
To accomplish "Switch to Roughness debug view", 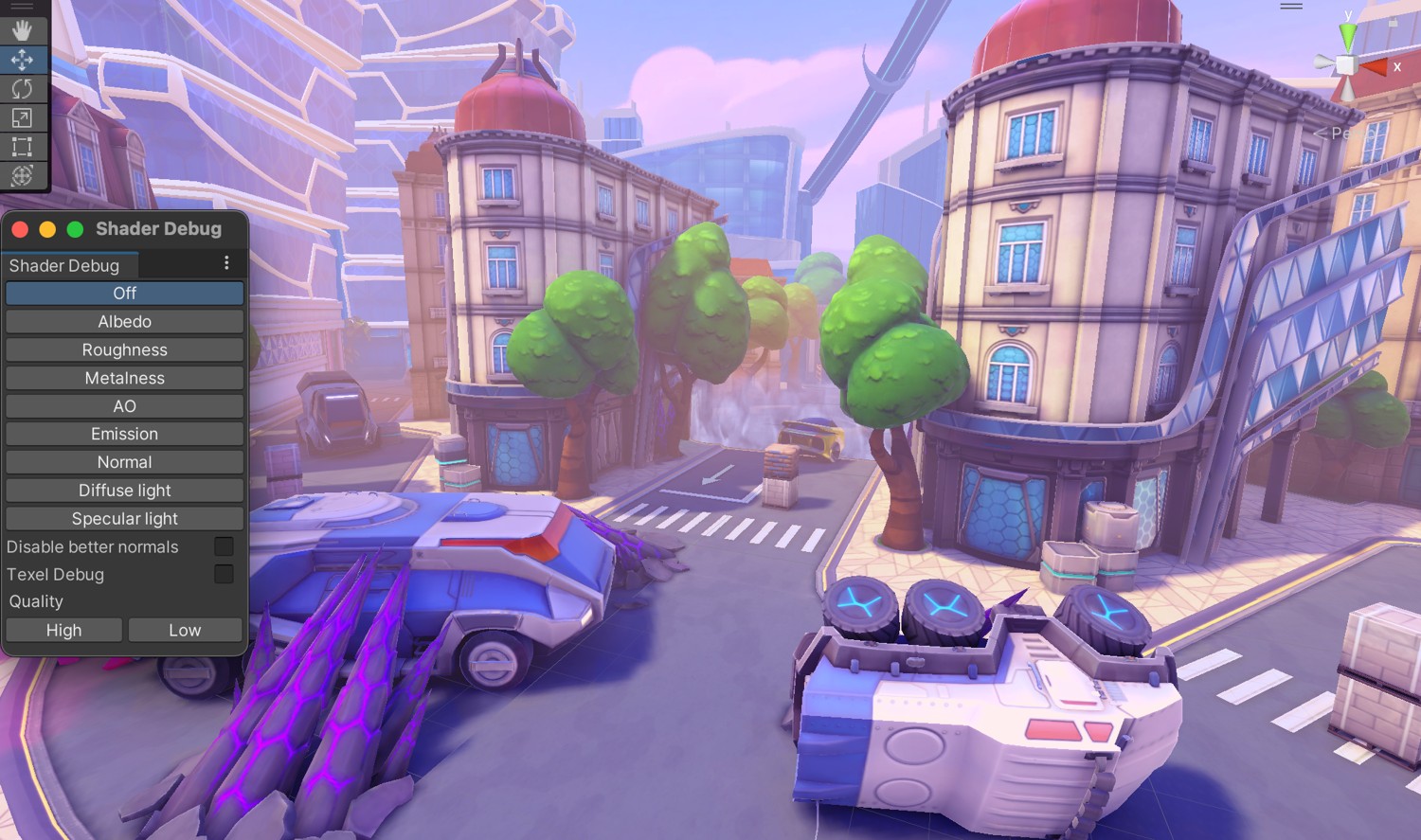I will pyautogui.click(x=124, y=350).
